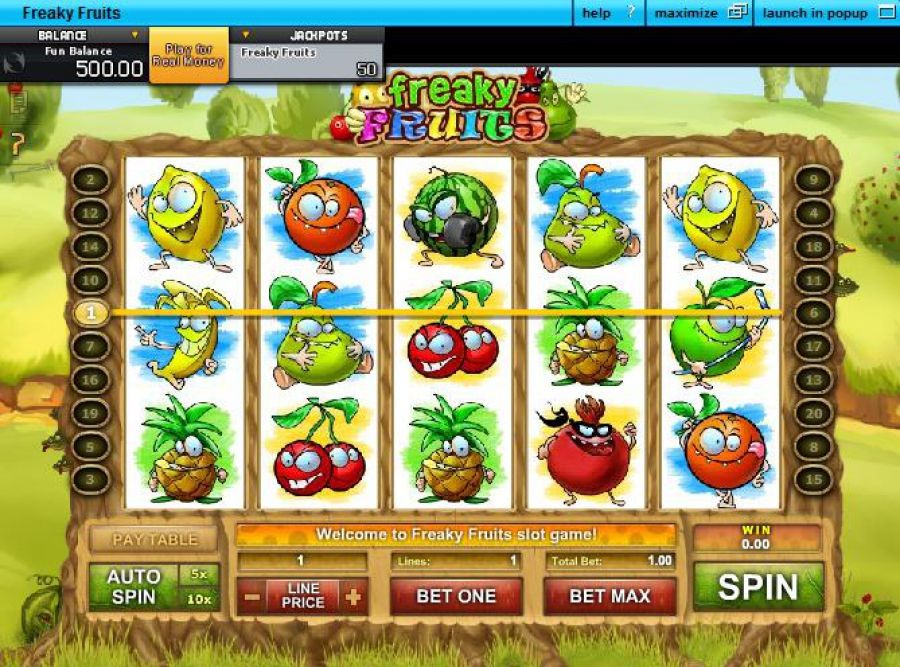
Task: Select payline number 9 marker
Action: click(814, 180)
